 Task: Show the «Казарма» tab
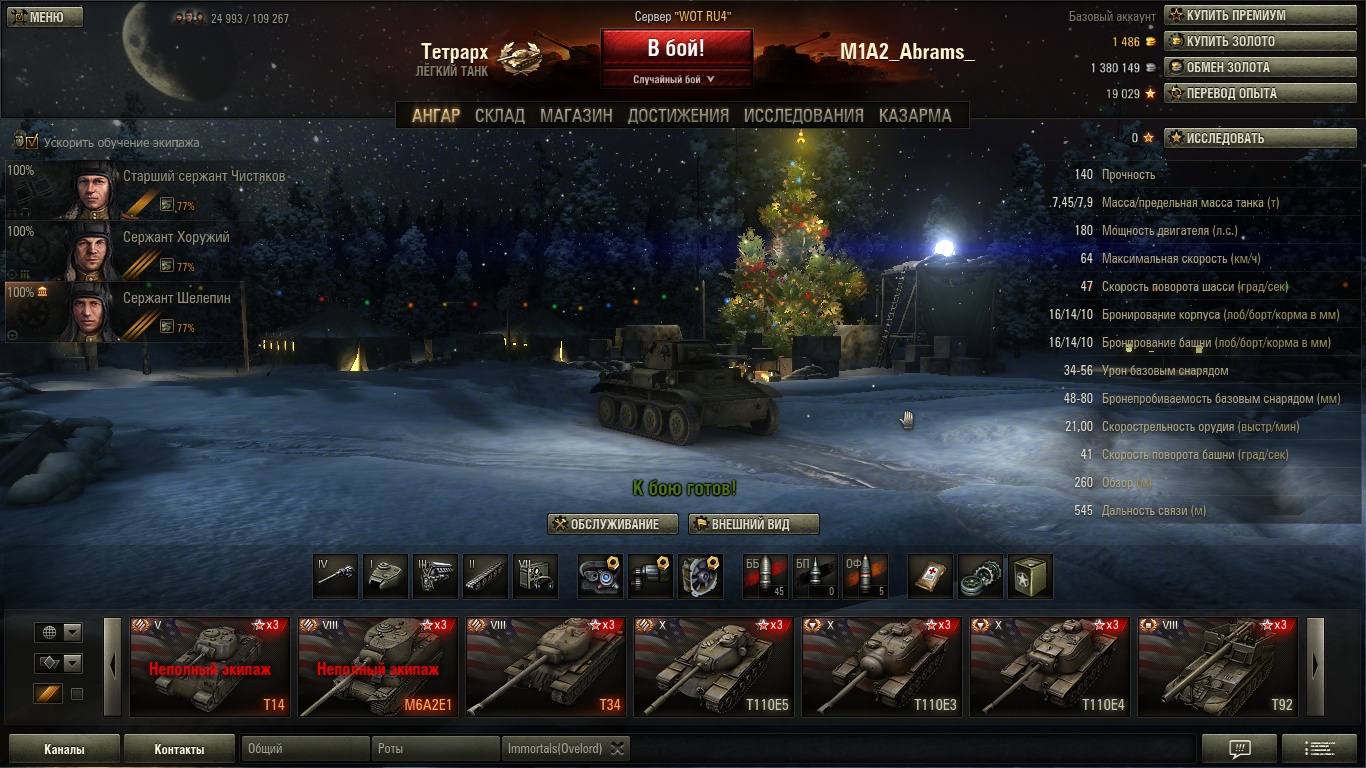pos(915,115)
